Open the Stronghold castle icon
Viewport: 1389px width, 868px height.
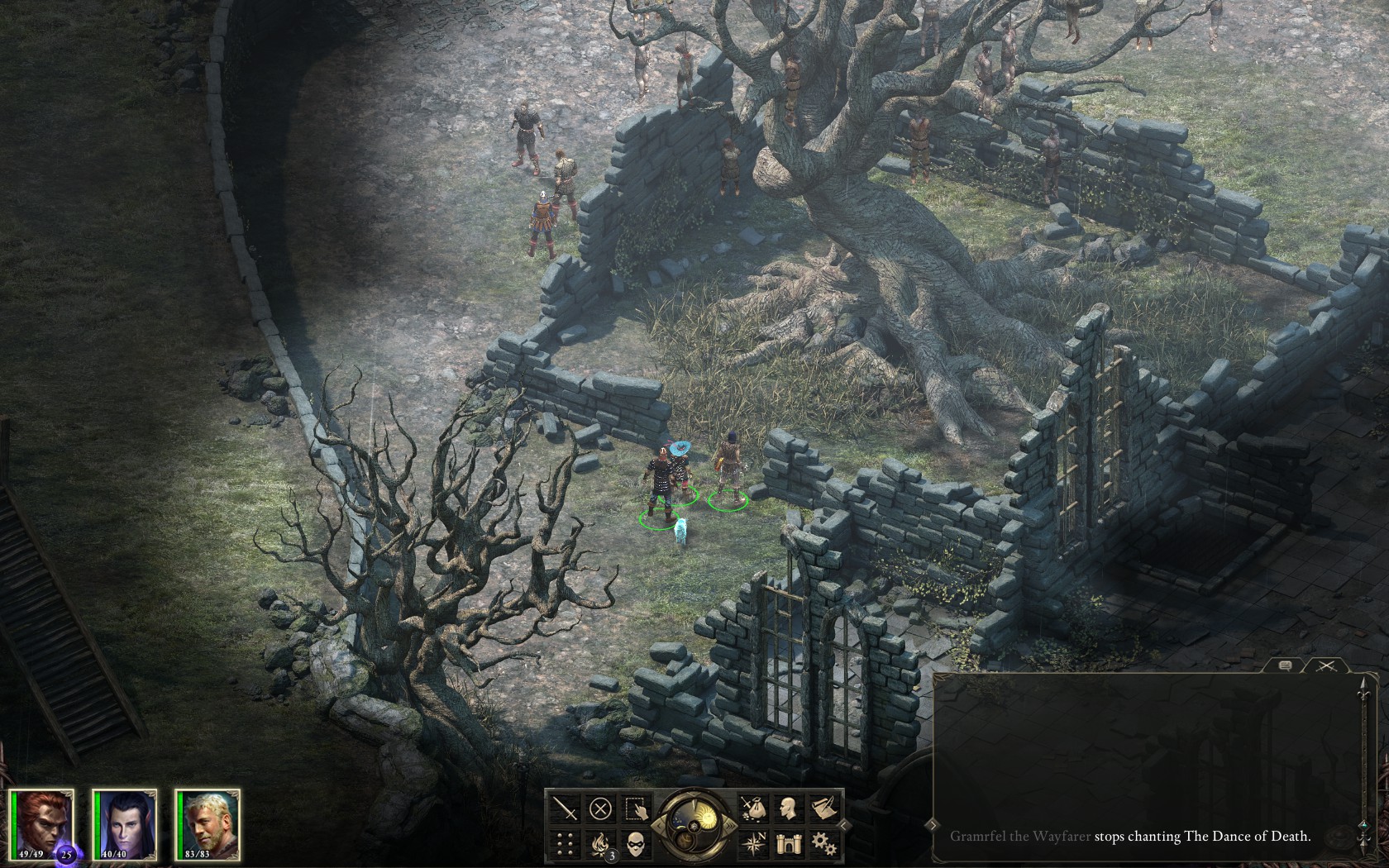point(788,842)
